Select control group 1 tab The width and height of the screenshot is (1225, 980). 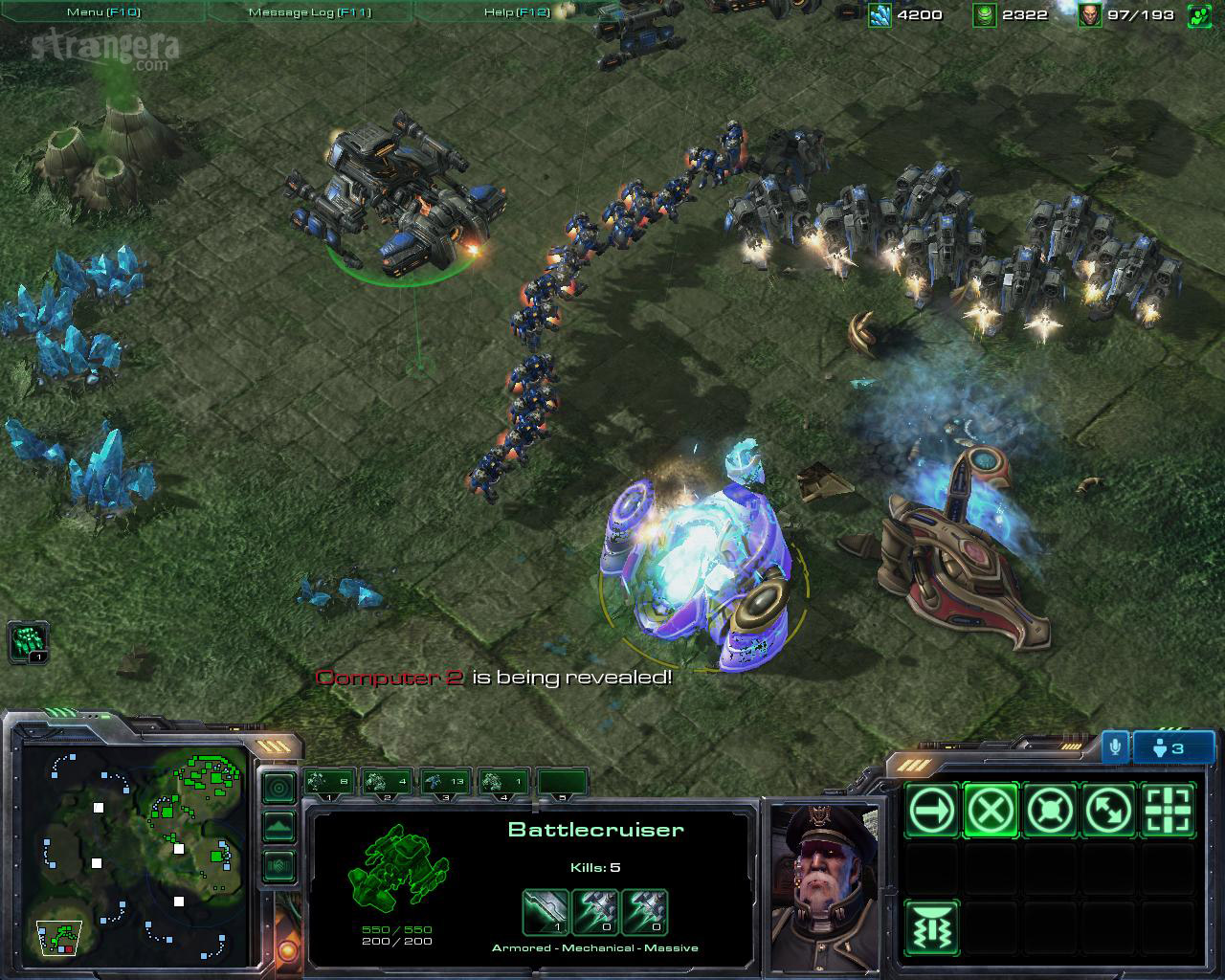click(x=330, y=782)
